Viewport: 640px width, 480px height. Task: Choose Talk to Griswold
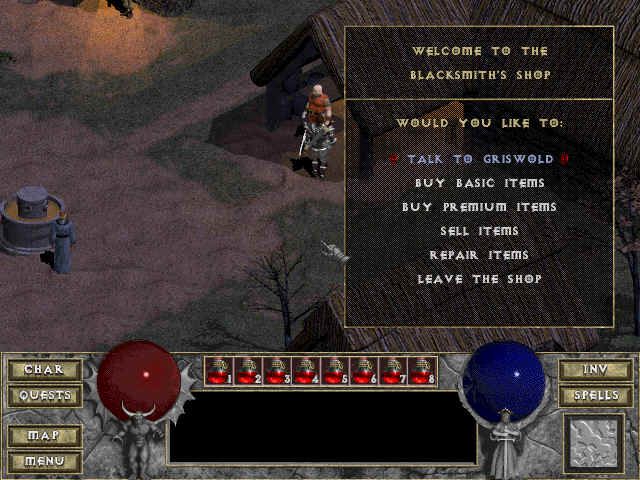point(479,159)
